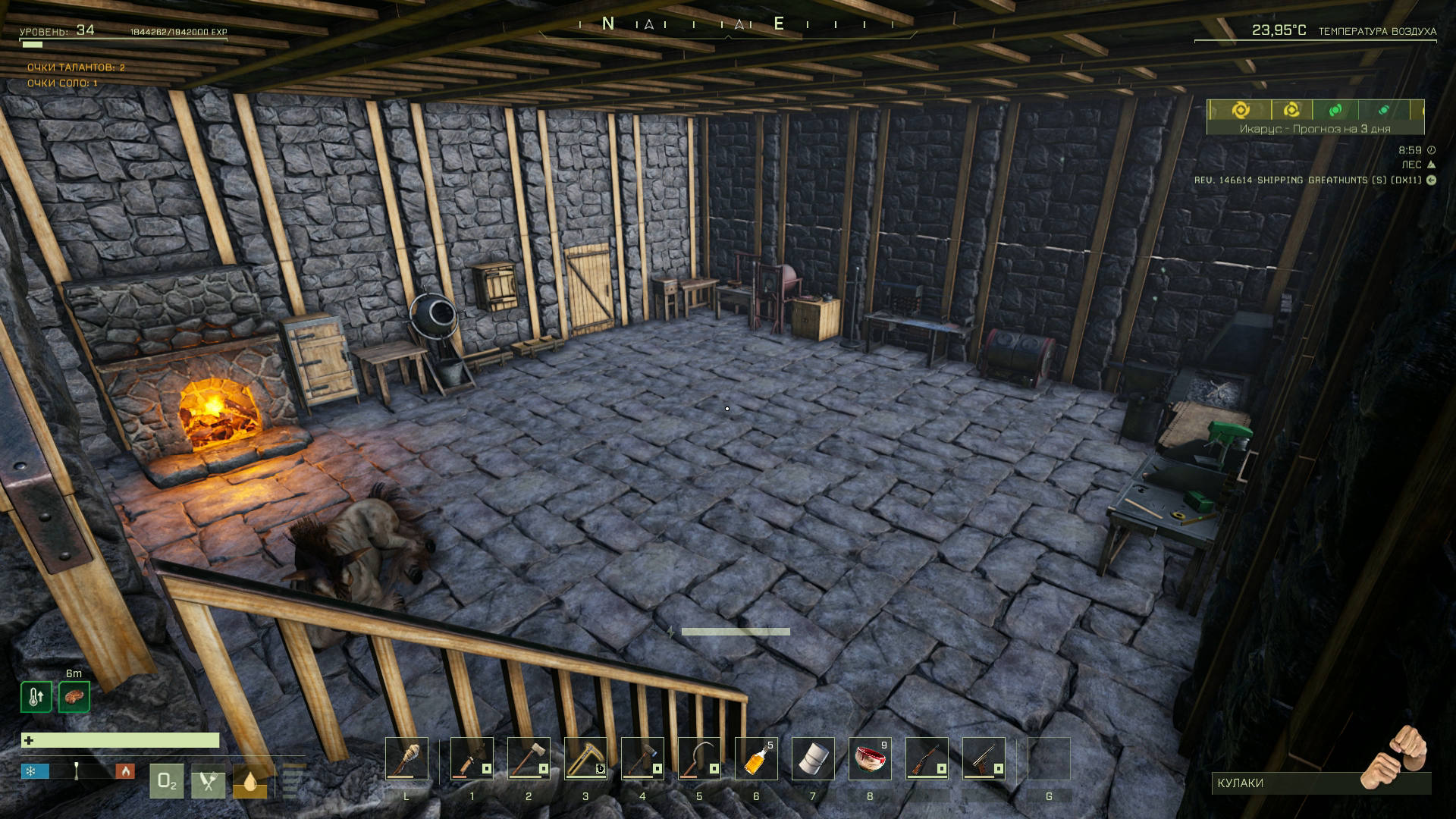Click the compass strip showing N and E
1456x819 pixels.
726,24
